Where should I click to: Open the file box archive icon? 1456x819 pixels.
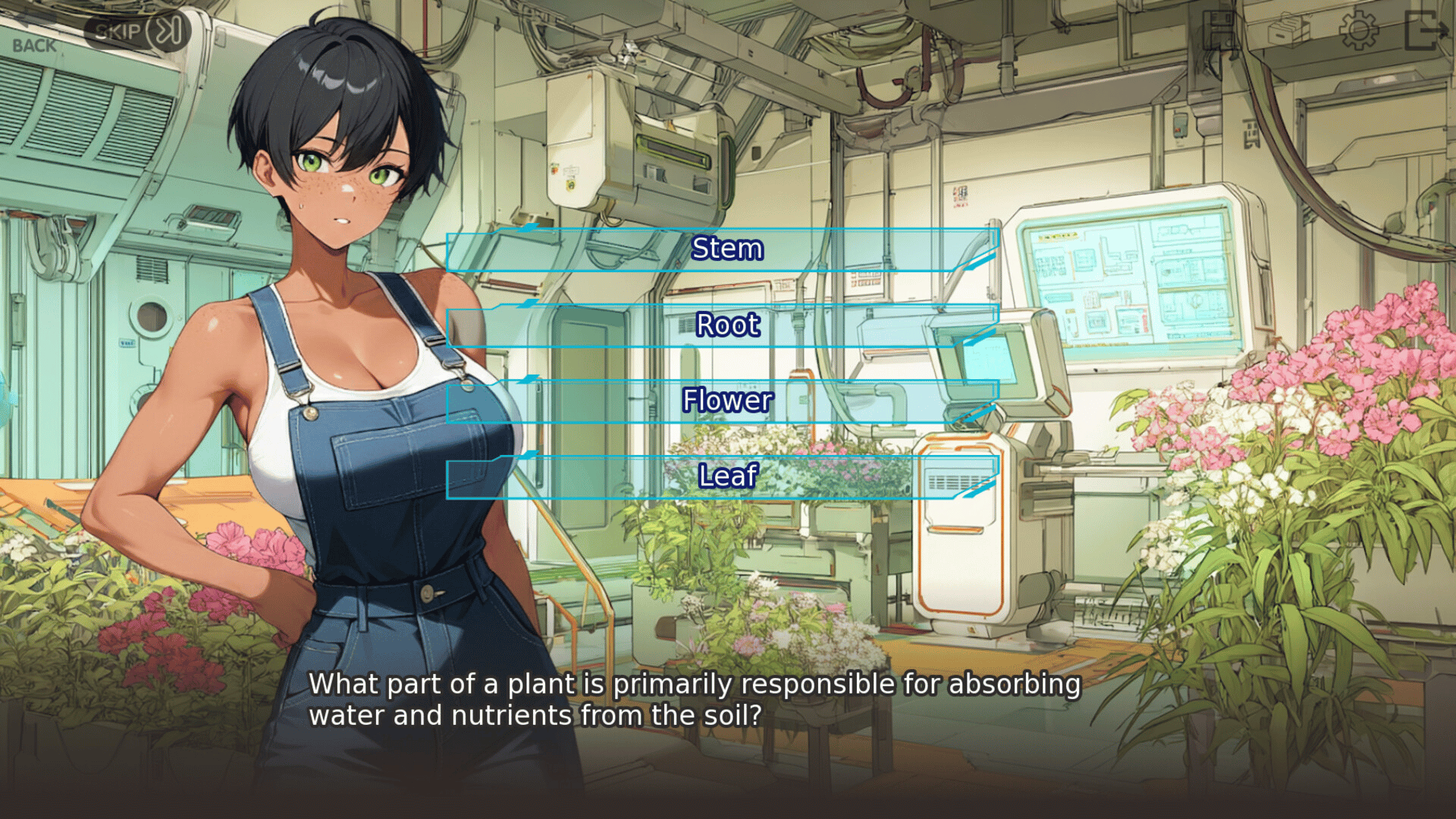tap(1288, 31)
